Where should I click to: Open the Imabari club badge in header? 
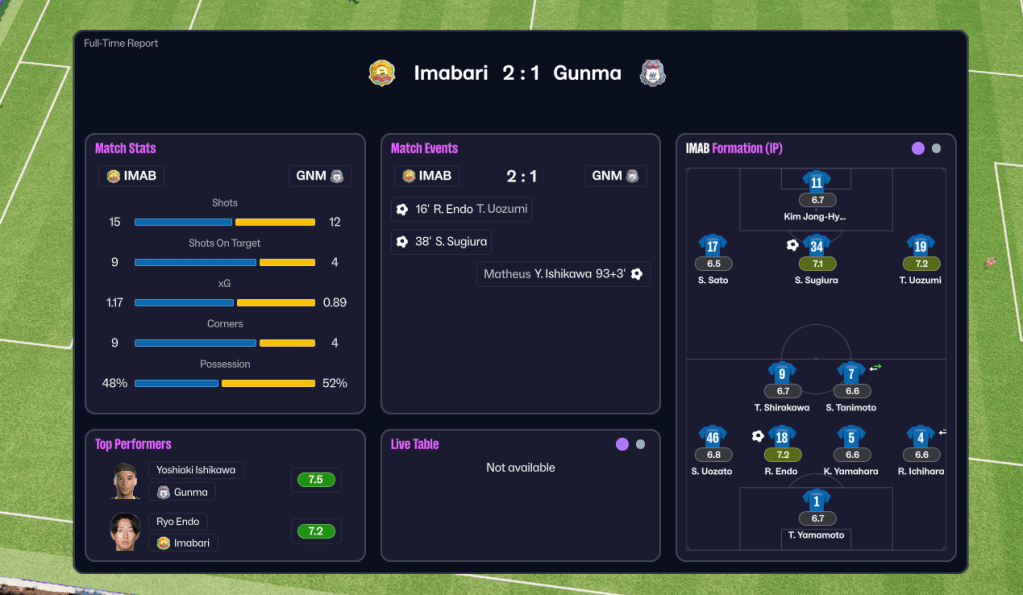point(382,73)
